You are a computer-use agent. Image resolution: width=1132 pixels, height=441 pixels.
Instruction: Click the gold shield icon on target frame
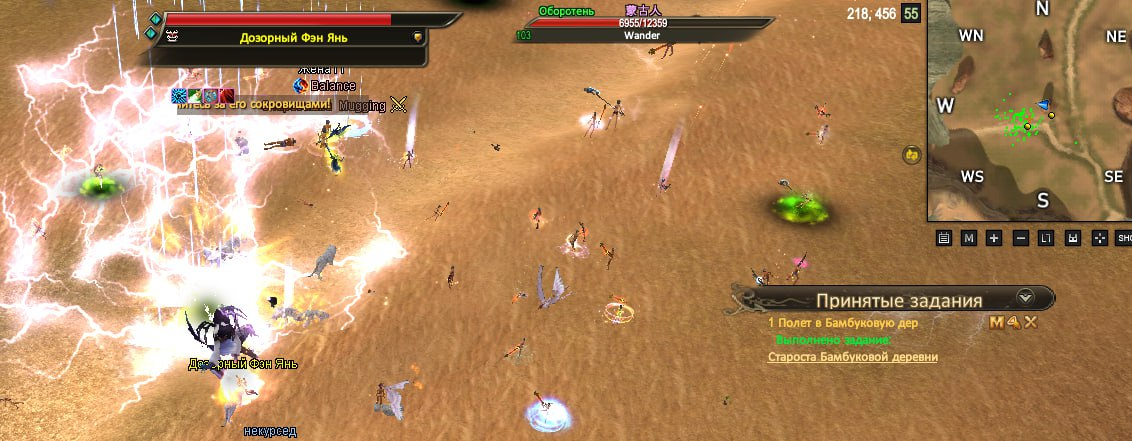point(418,37)
